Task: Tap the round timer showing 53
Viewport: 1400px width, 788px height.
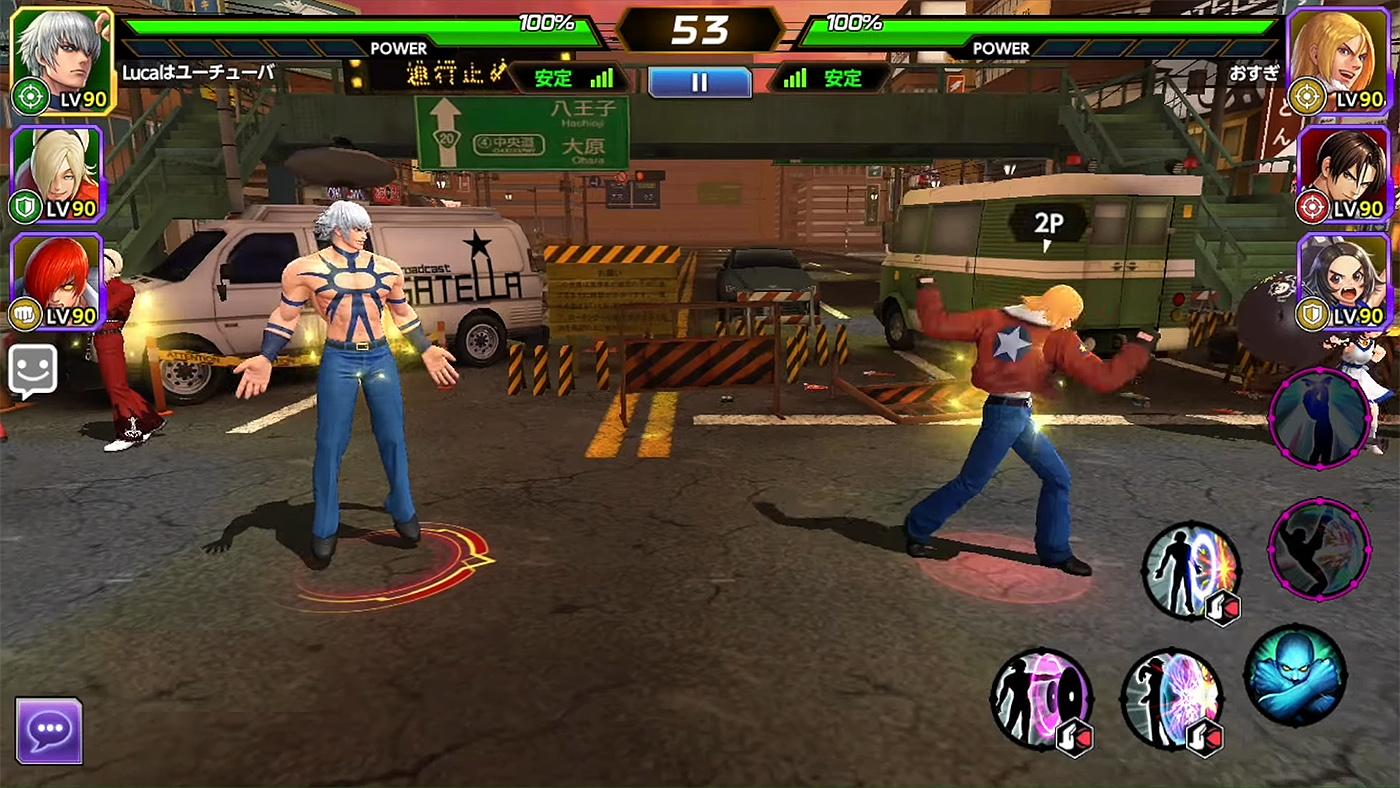Action: [x=700, y=27]
